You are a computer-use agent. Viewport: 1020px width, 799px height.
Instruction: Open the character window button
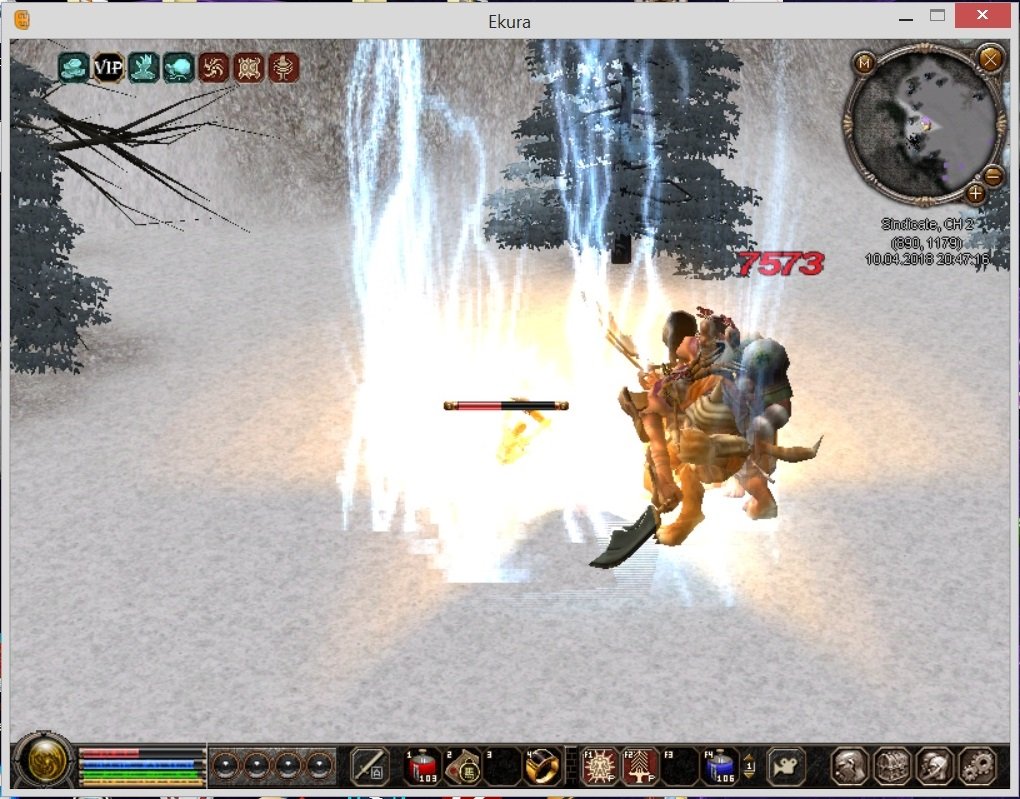click(850, 767)
